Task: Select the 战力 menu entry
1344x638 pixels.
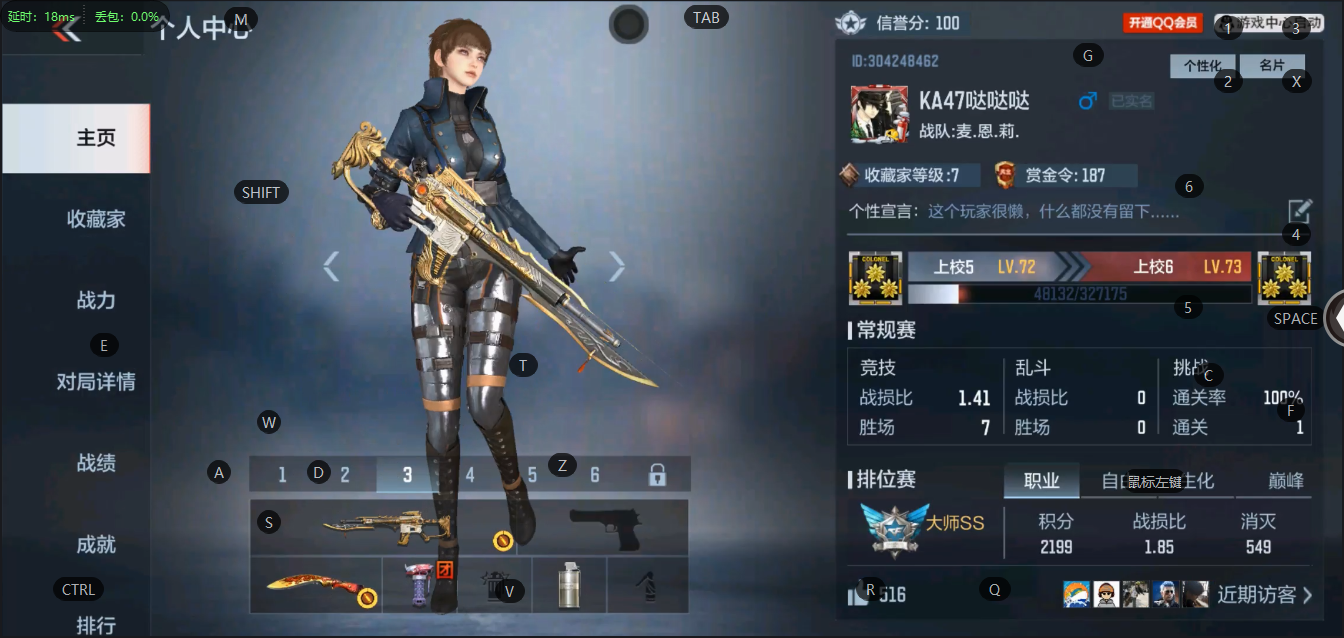Action: (96, 300)
